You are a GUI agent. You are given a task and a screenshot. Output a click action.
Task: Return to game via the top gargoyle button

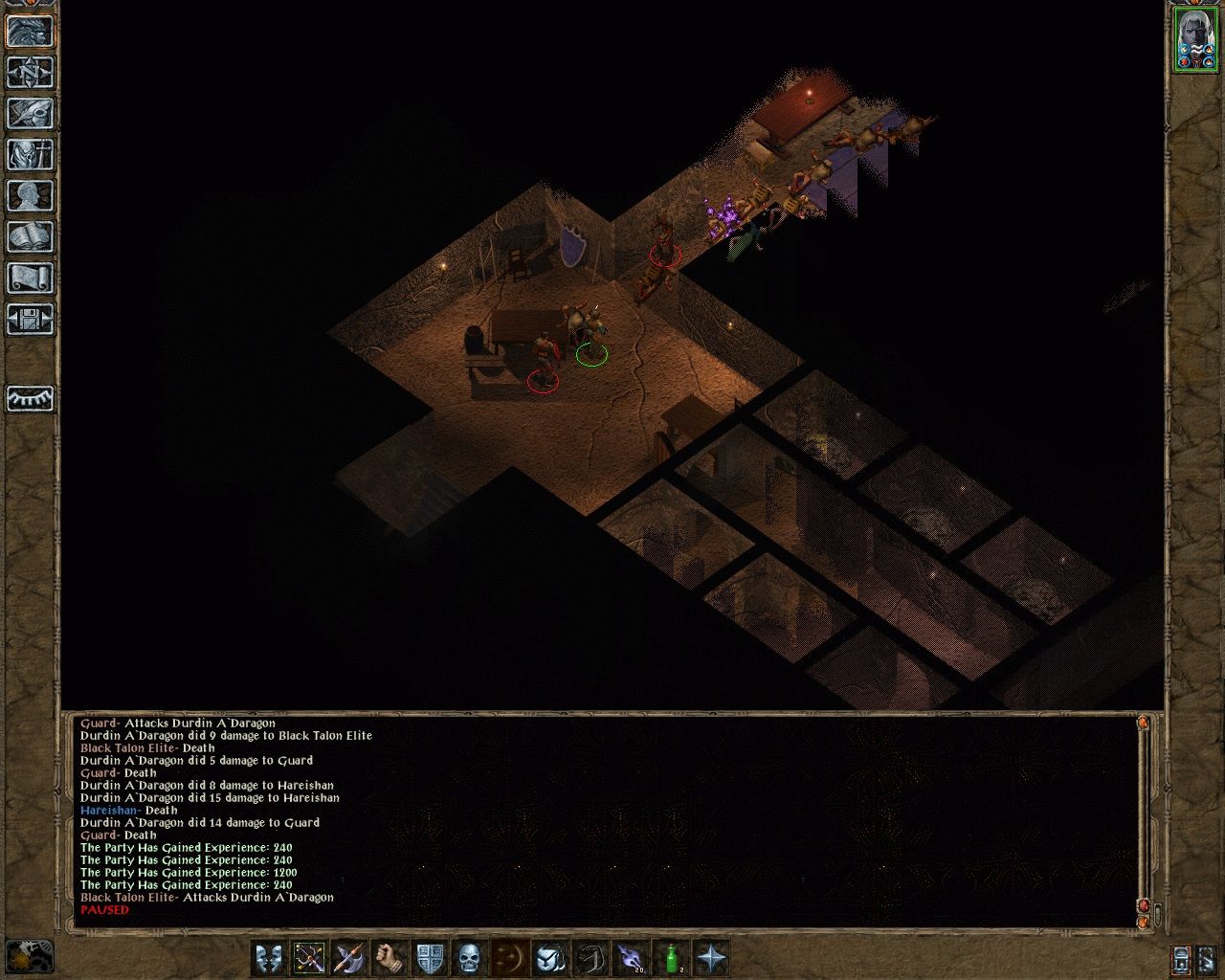pyautogui.click(x=30, y=32)
